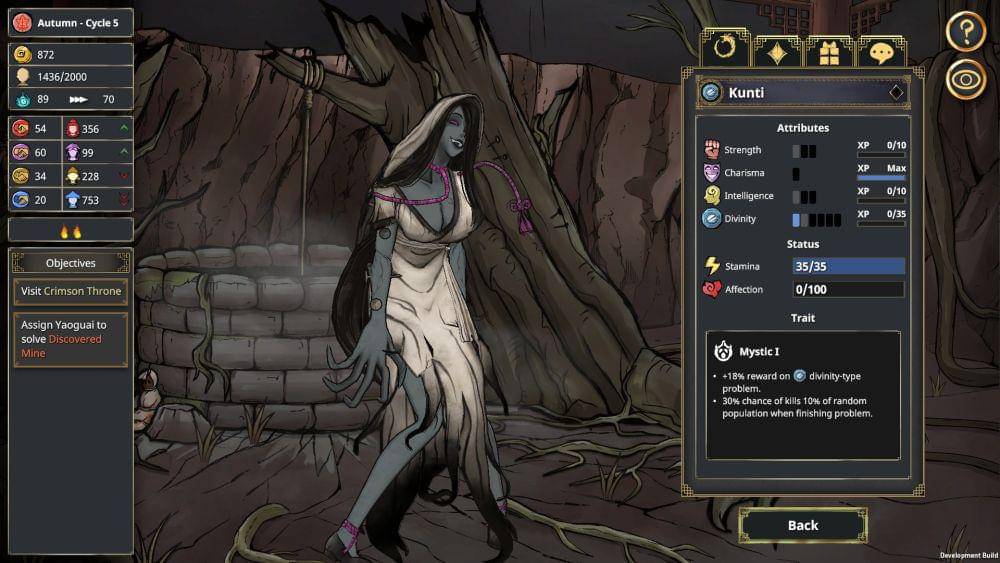Go back using the Back button
The width and height of the screenshot is (1000, 563).
802,525
